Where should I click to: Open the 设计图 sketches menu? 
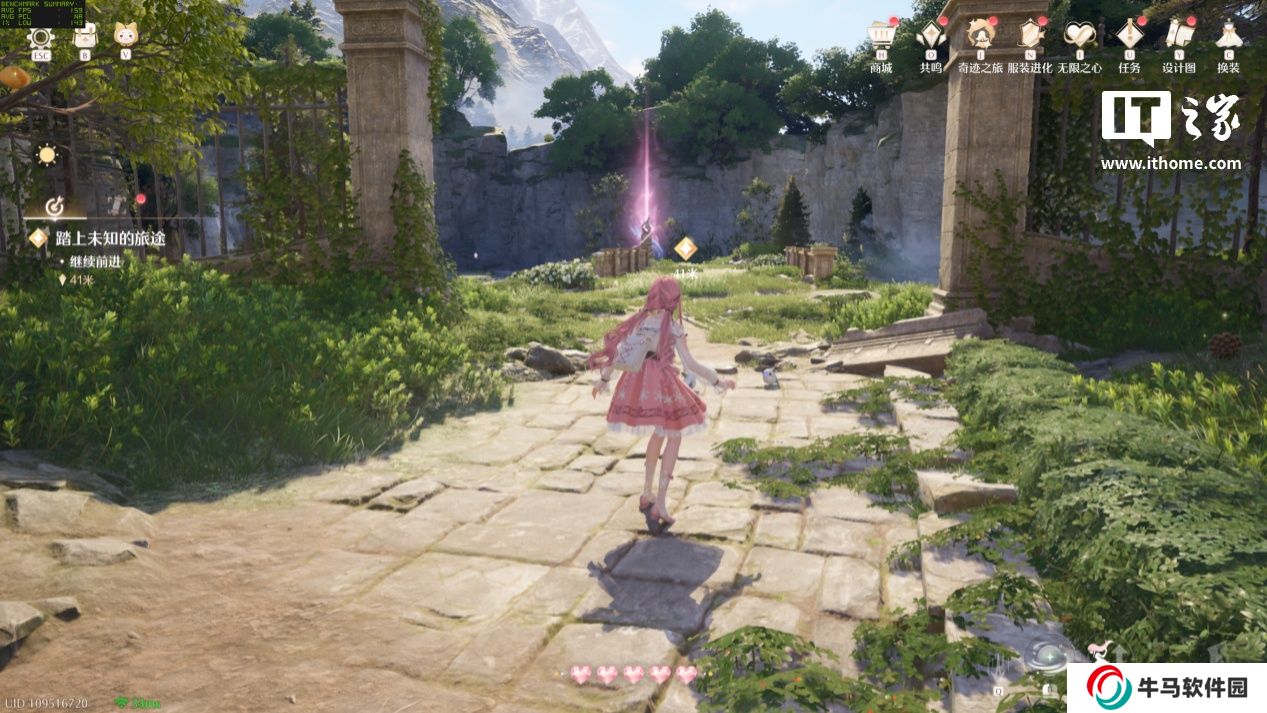coord(1179,37)
